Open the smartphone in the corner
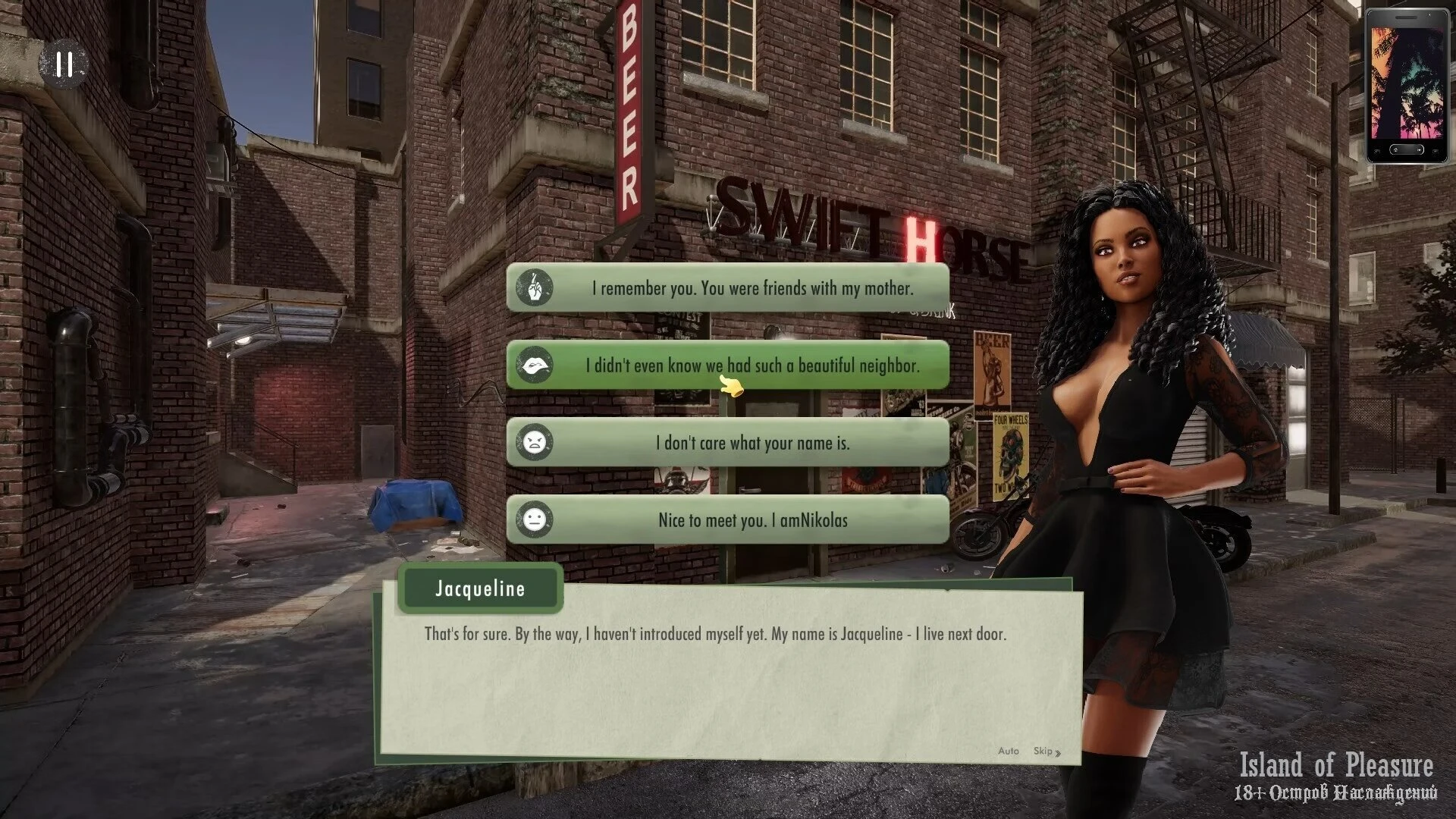This screenshot has width=1456, height=819. coord(1406,86)
